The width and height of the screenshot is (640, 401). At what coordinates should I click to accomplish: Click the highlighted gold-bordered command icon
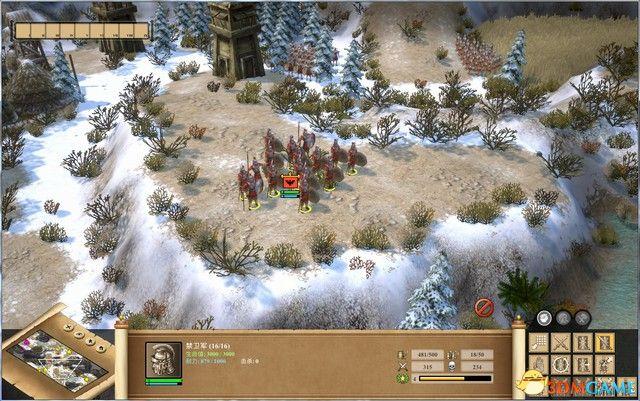click(x=605, y=342)
